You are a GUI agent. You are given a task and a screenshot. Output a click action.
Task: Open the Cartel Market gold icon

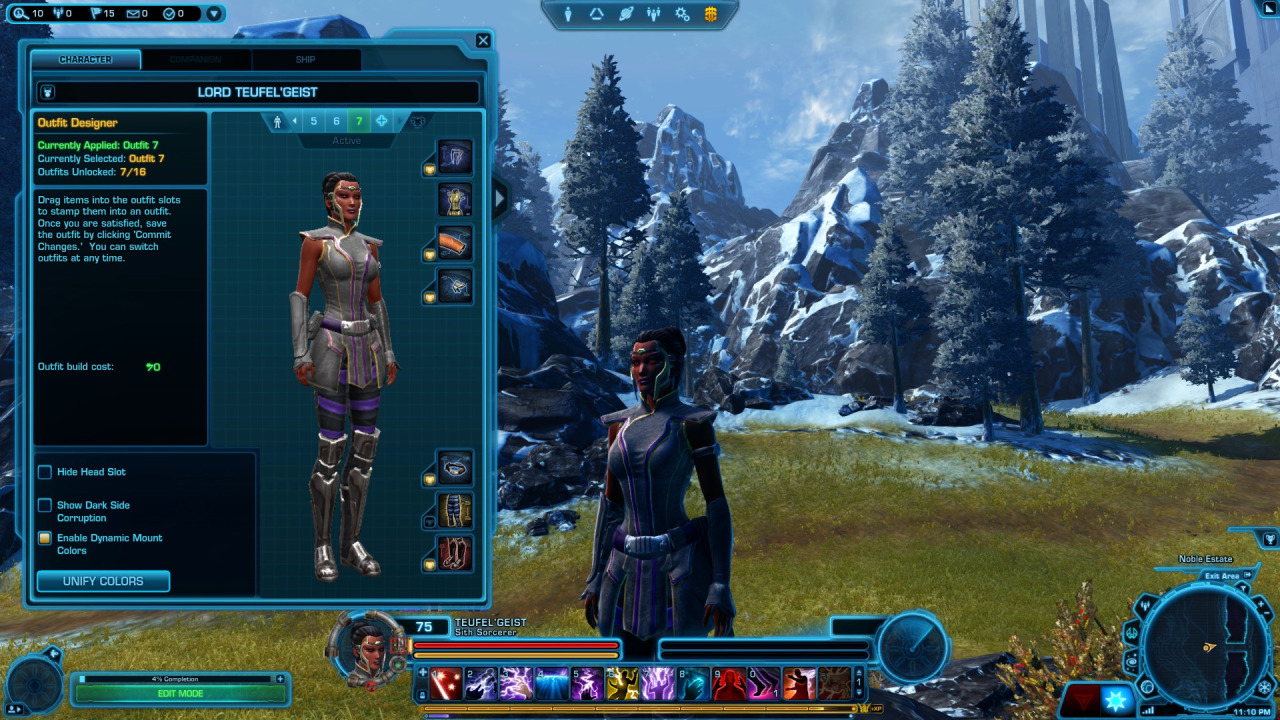point(709,14)
